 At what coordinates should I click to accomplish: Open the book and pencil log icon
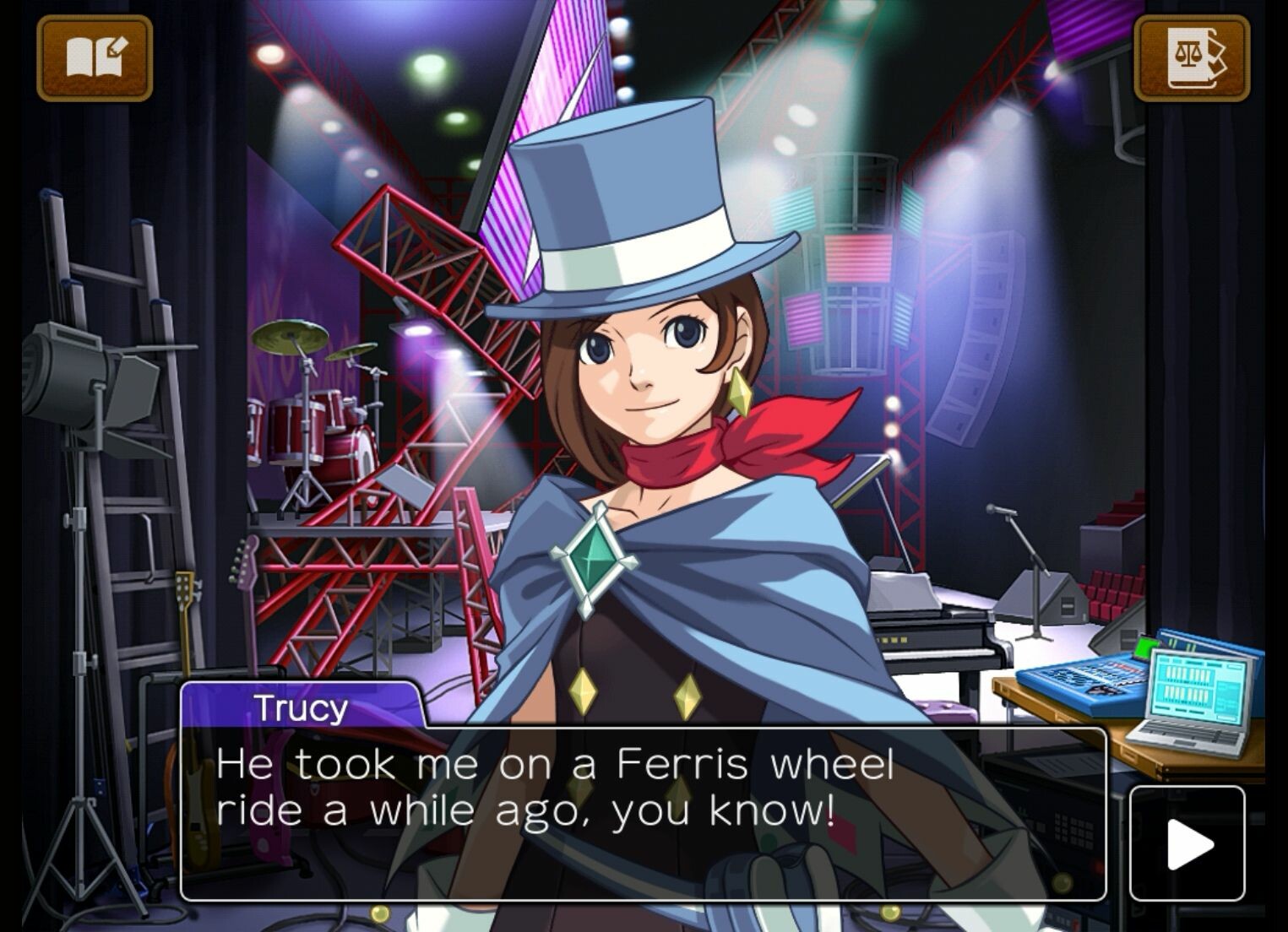point(95,58)
